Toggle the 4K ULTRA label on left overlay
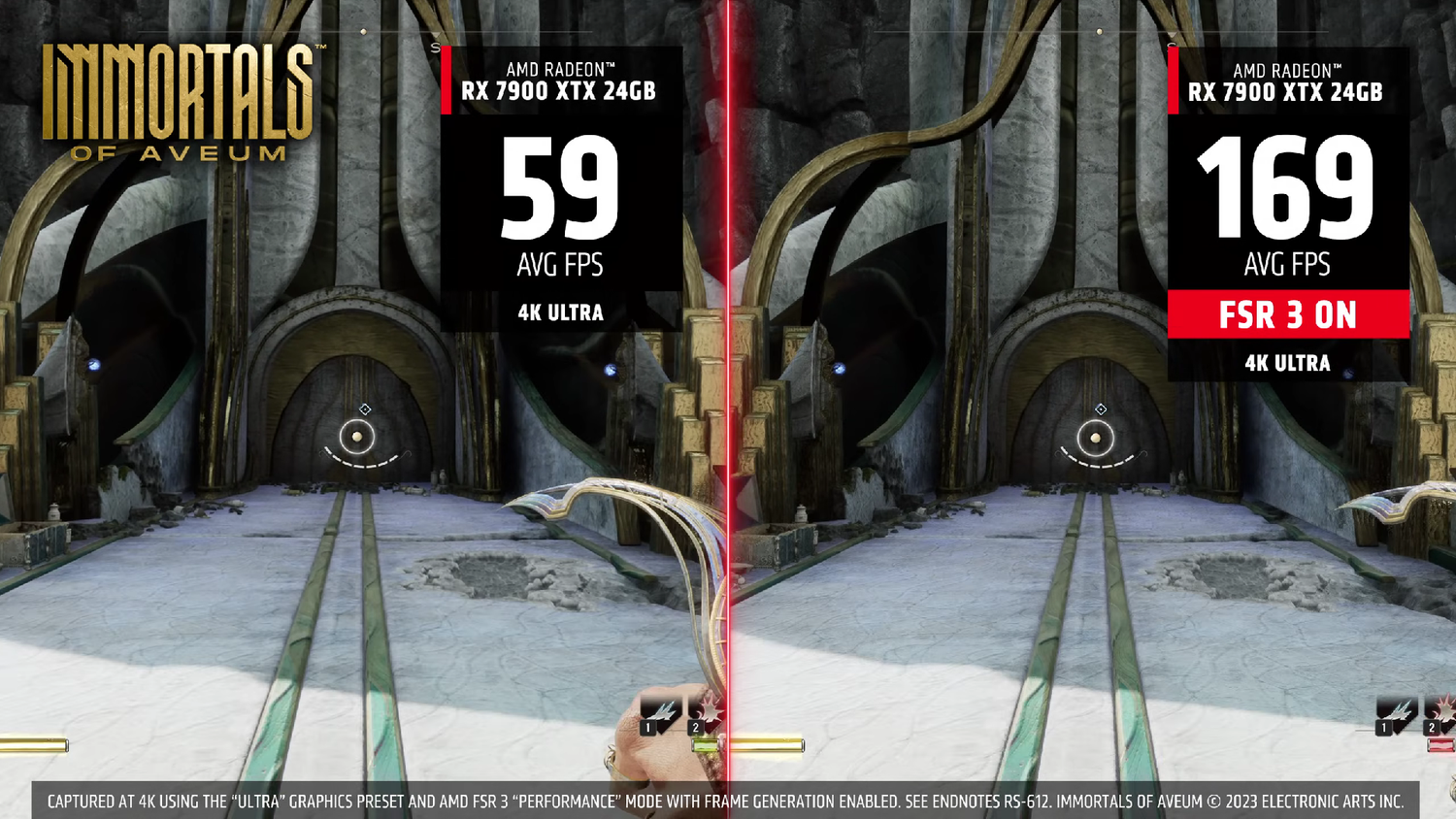Image resolution: width=1456 pixels, height=819 pixels. (559, 312)
